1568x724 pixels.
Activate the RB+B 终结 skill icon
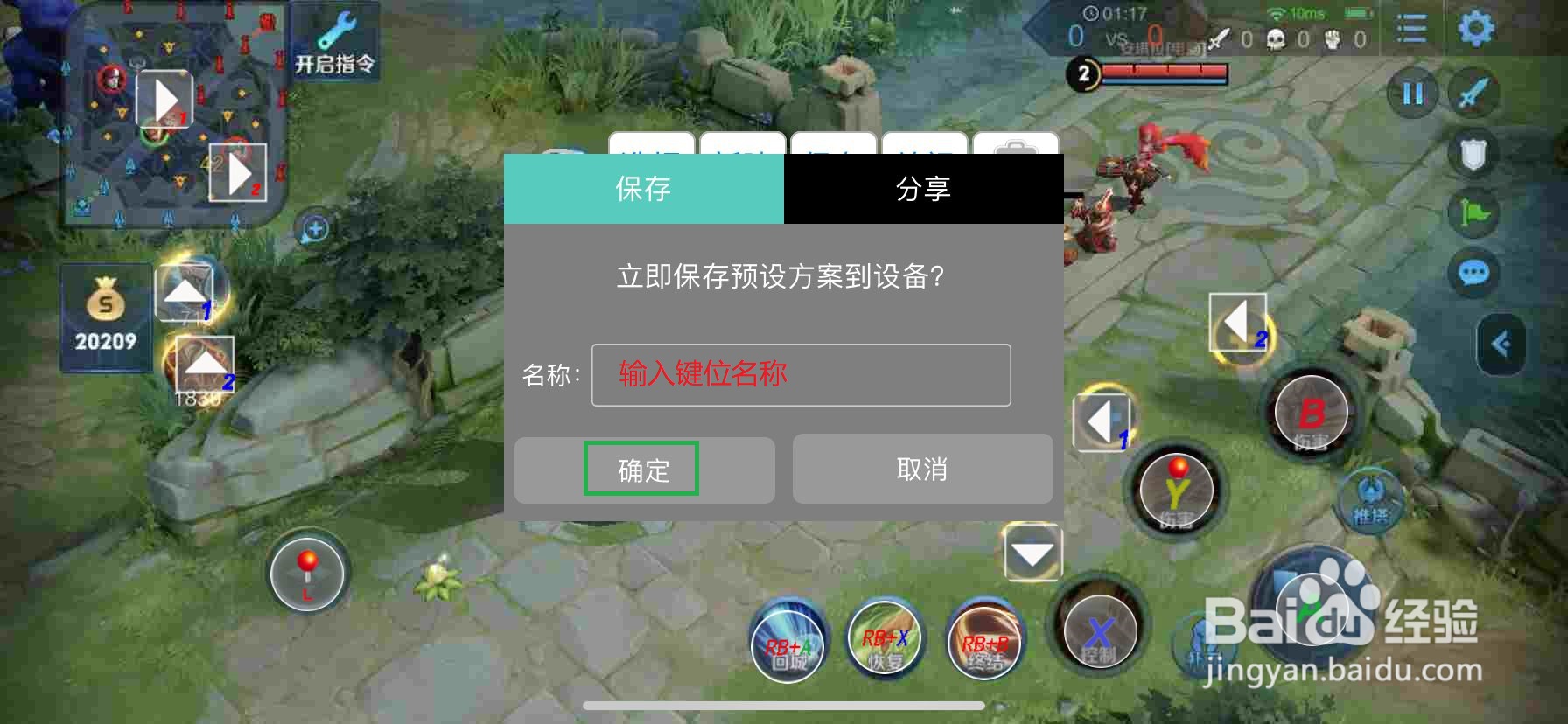coord(984,647)
